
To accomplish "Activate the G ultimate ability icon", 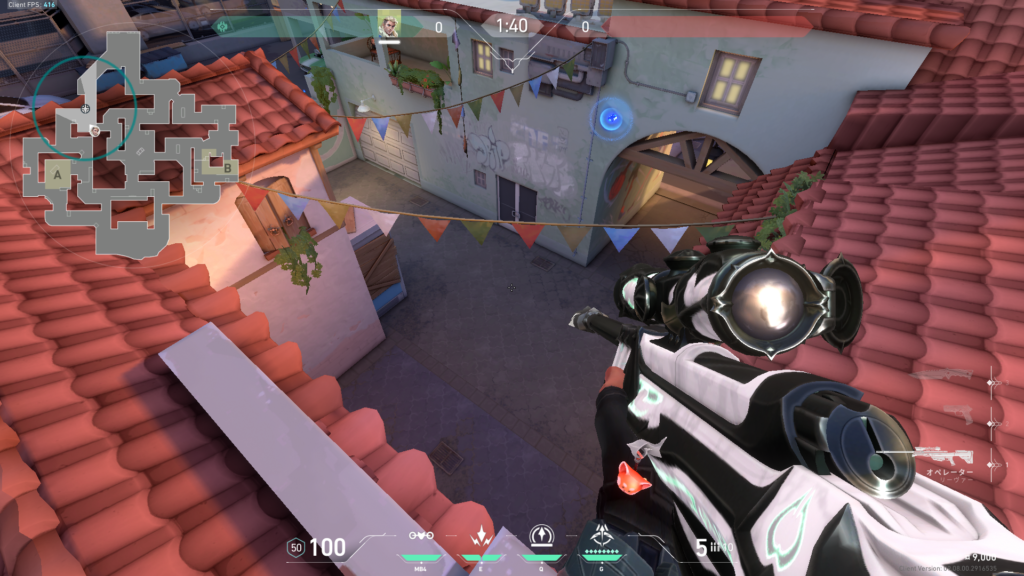I will tap(604, 535).
